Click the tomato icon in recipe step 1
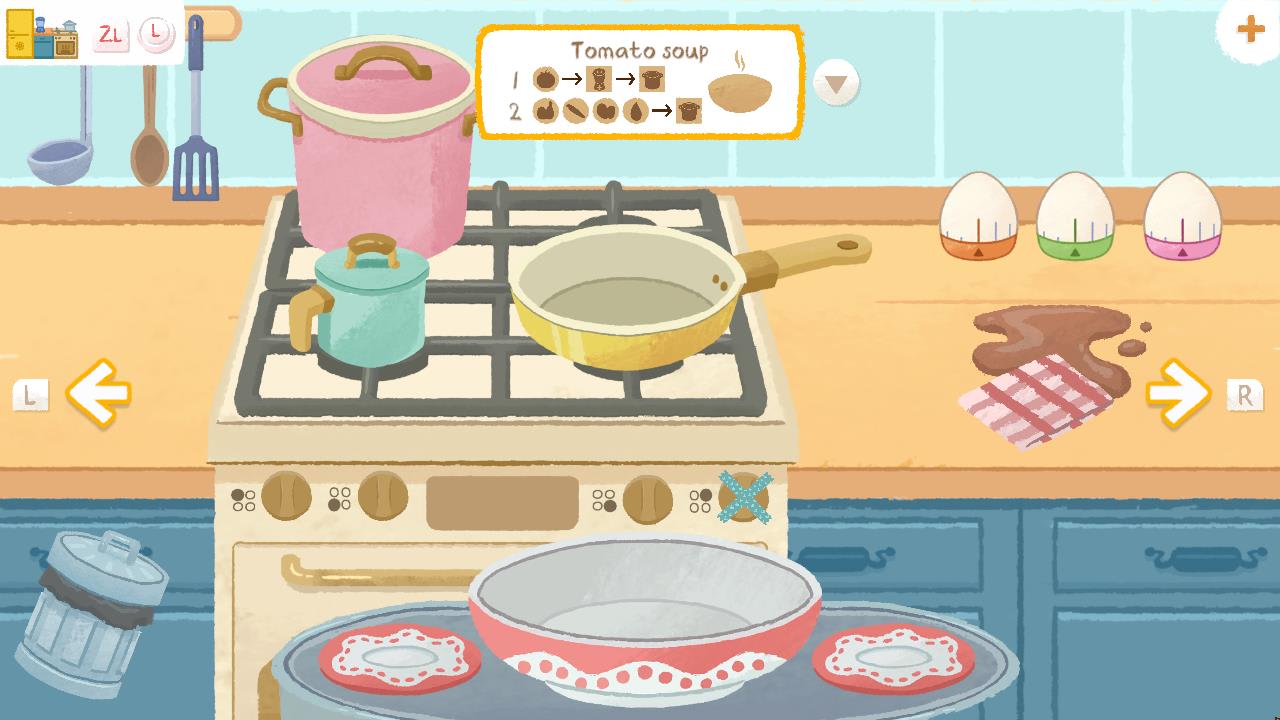 pos(546,78)
